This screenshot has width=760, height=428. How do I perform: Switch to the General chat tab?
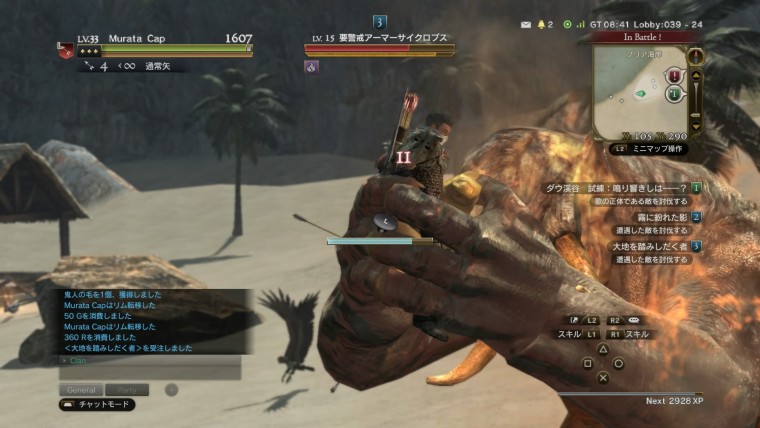(78, 389)
